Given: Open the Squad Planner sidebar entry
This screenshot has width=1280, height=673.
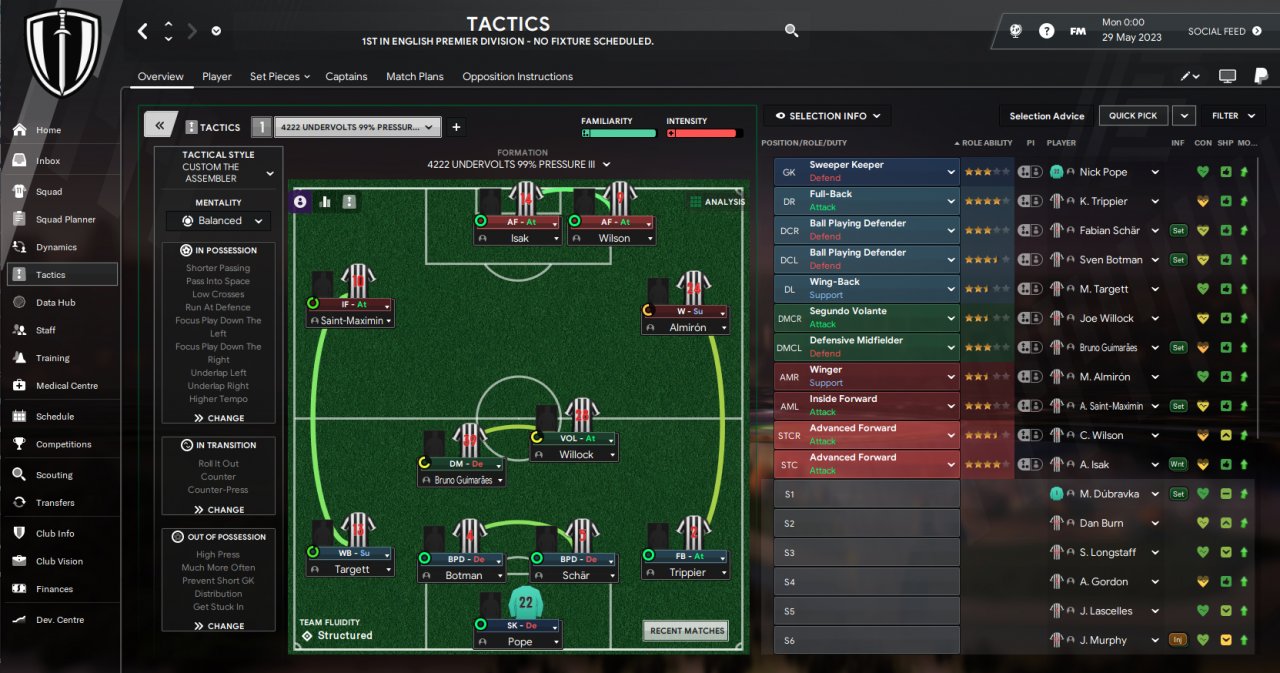Looking at the screenshot, I should click(x=64, y=219).
